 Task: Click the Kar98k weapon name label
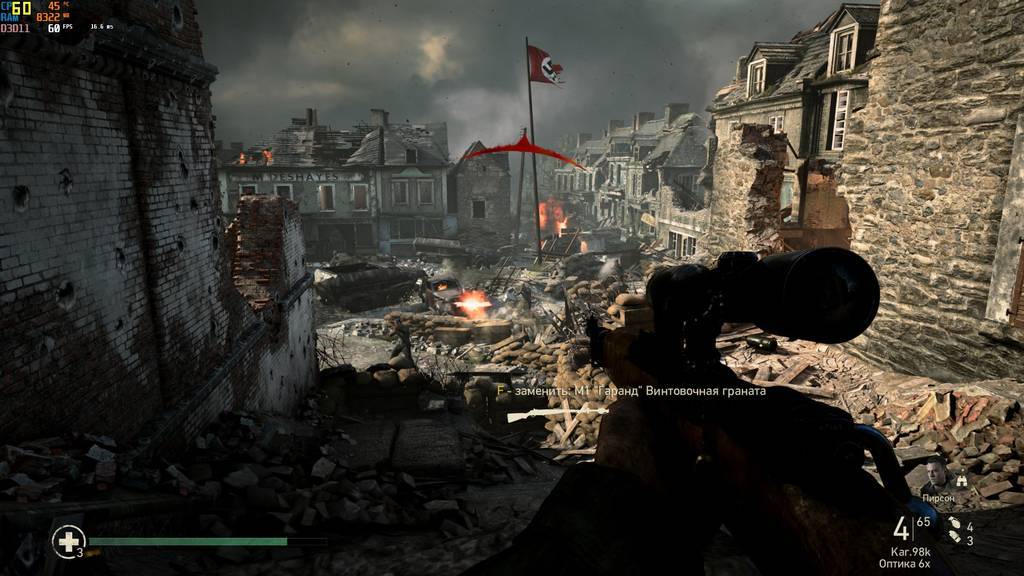click(910, 551)
